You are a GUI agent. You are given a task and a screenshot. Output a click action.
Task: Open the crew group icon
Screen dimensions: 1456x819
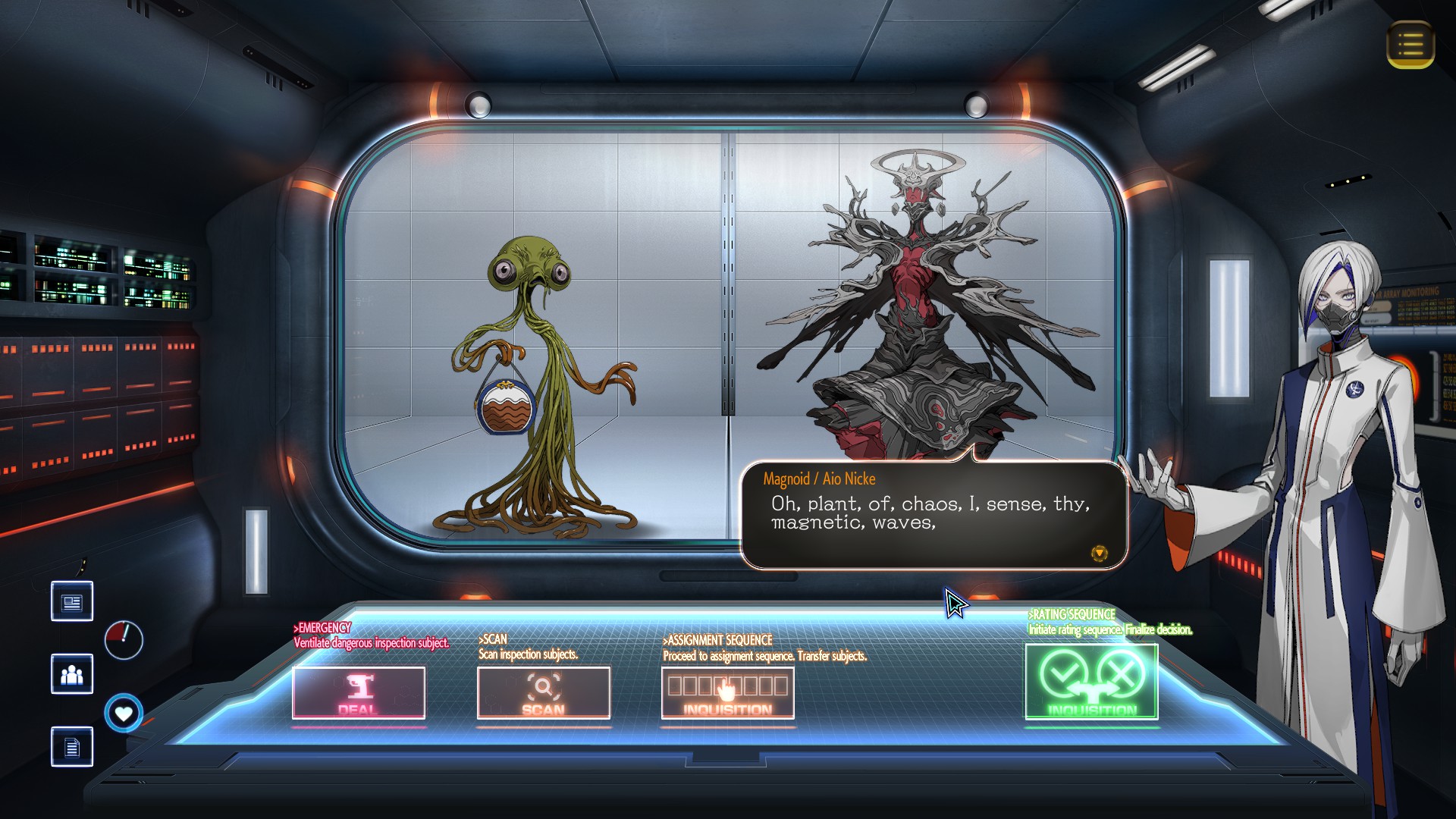72,674
